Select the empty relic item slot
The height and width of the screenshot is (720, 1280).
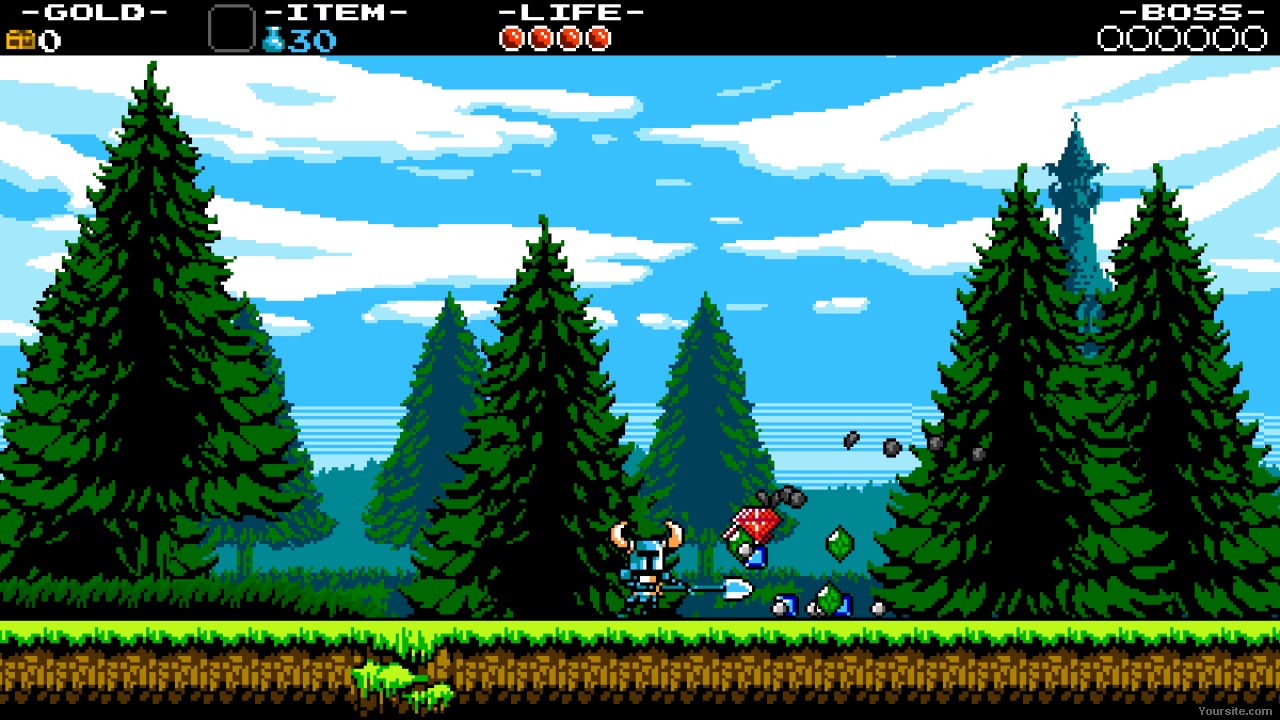[x=231, y=28]
